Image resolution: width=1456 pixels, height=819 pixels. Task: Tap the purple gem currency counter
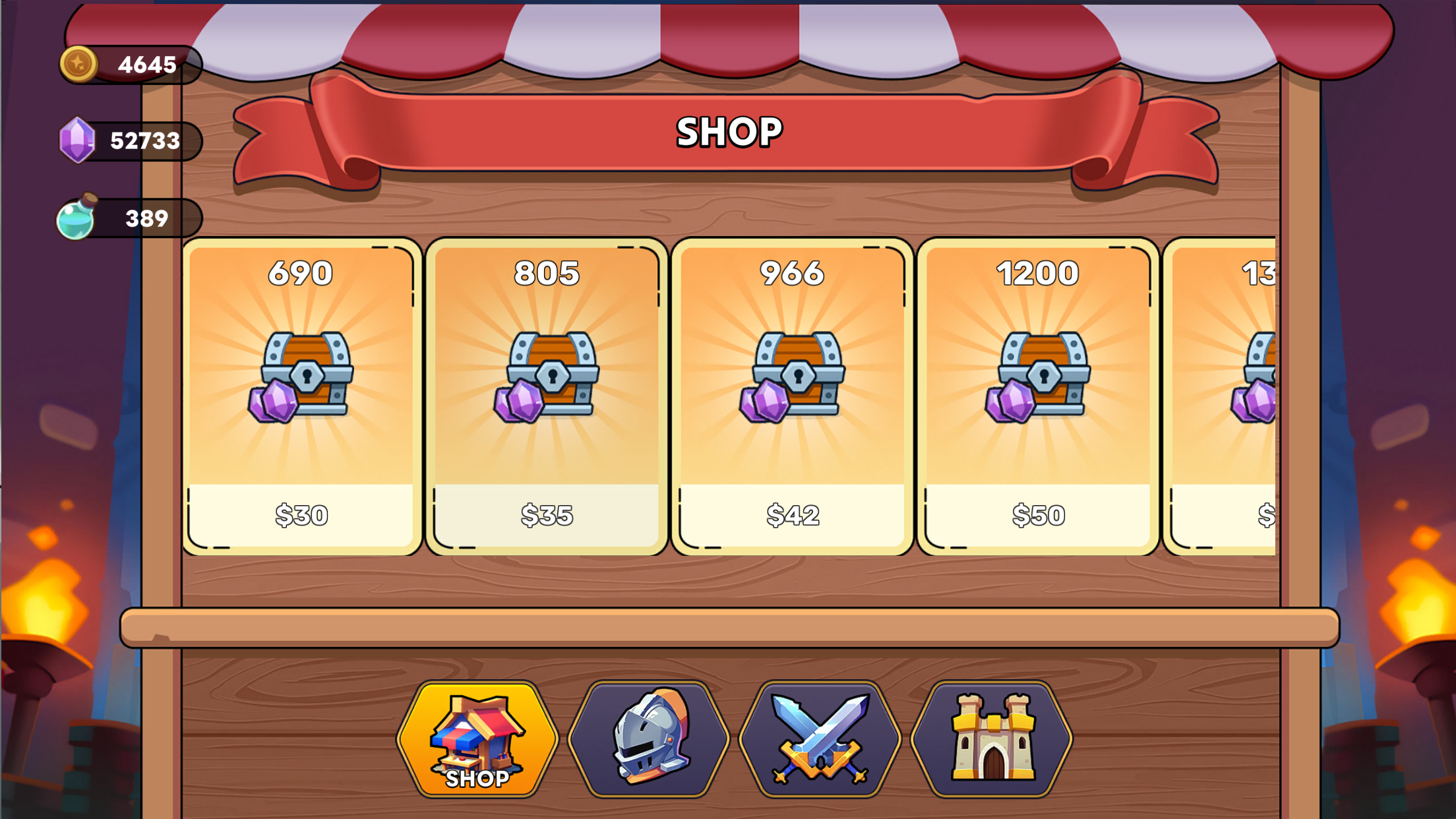pyautogui.click(x=131, y=140)
